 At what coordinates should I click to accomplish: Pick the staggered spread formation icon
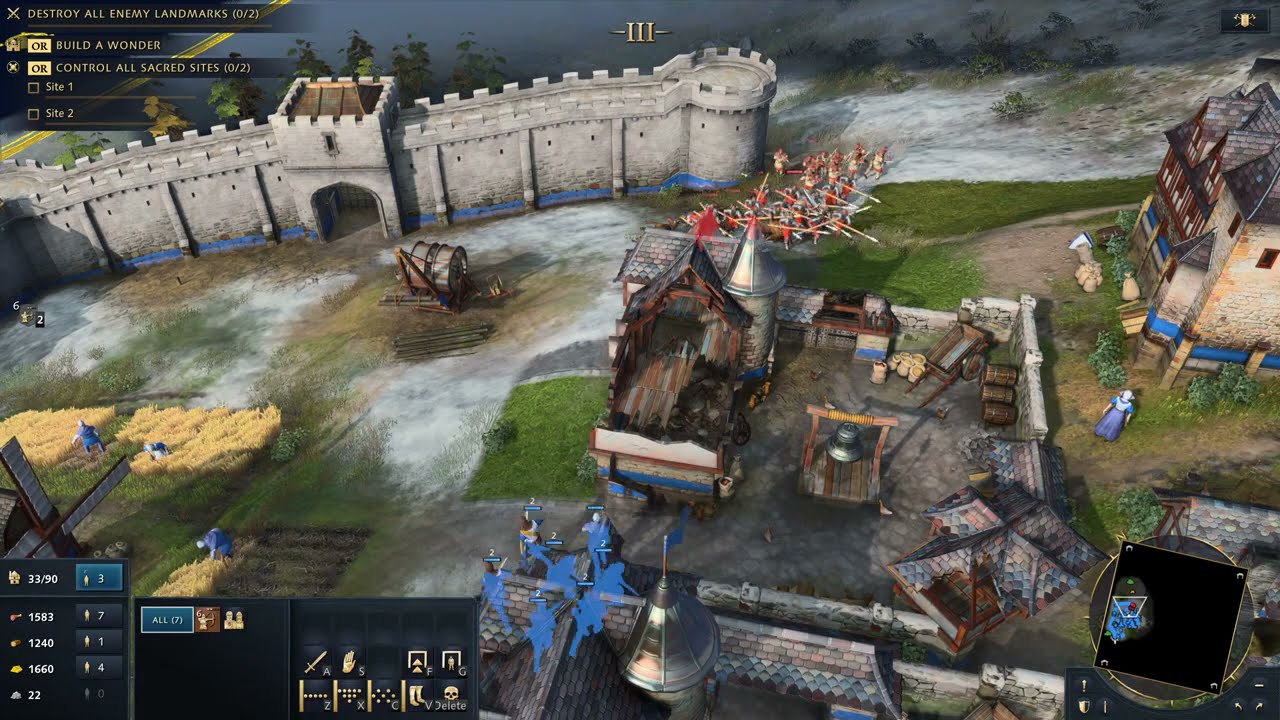pyautogui.click(x=384, y=695)
